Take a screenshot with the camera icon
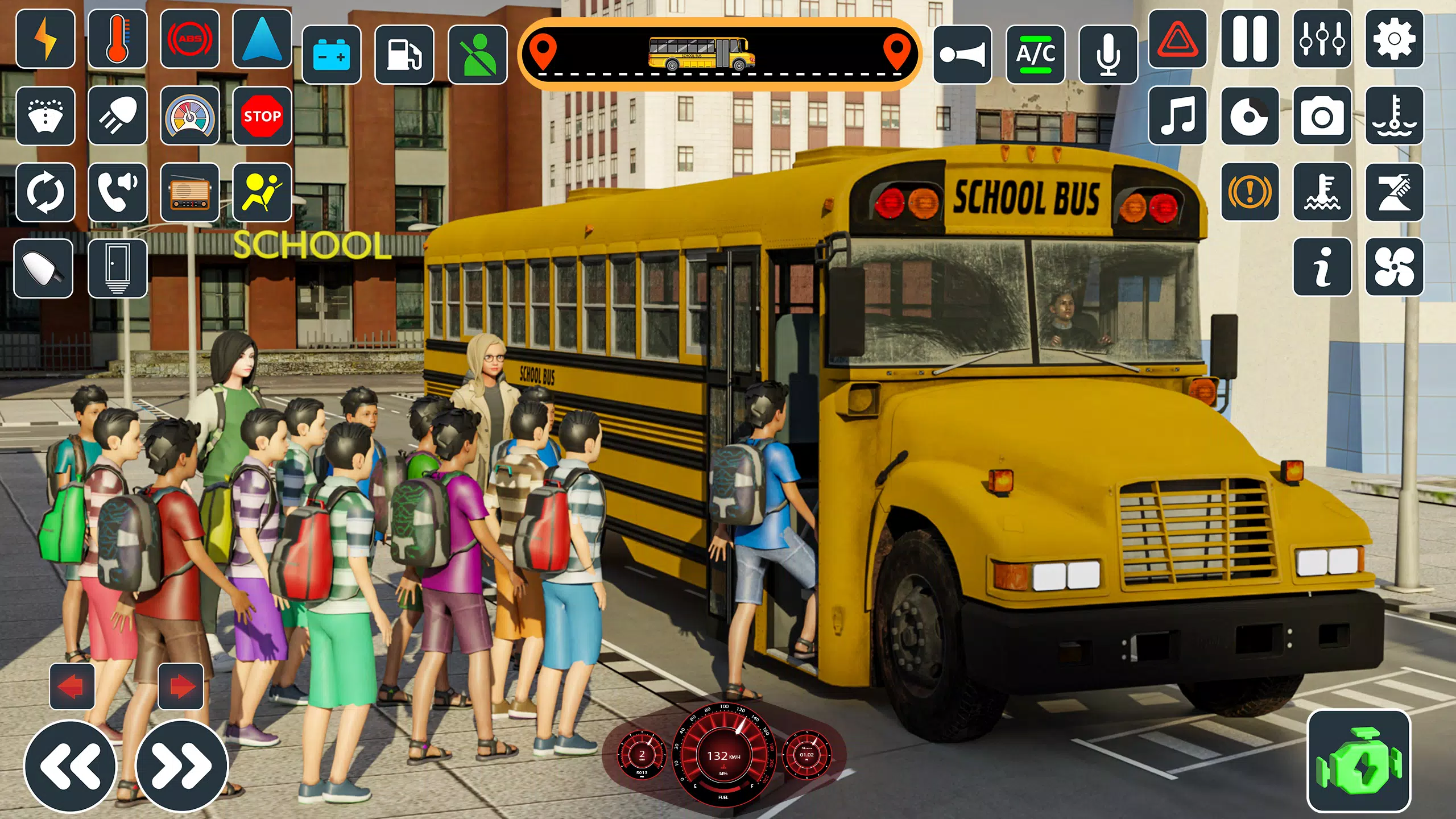This screenshot has height=819, width=1456. pos(1322,116)
